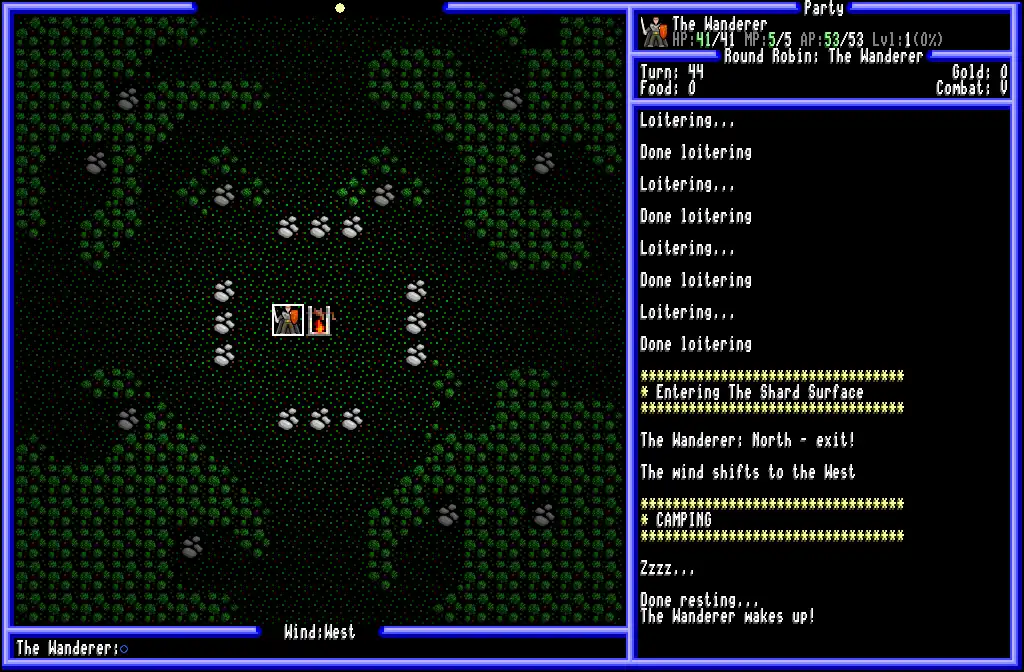Screen dimensions: 1024x672
Task: Select The Wanderer in the Party panel
Action: pos(719,25)
